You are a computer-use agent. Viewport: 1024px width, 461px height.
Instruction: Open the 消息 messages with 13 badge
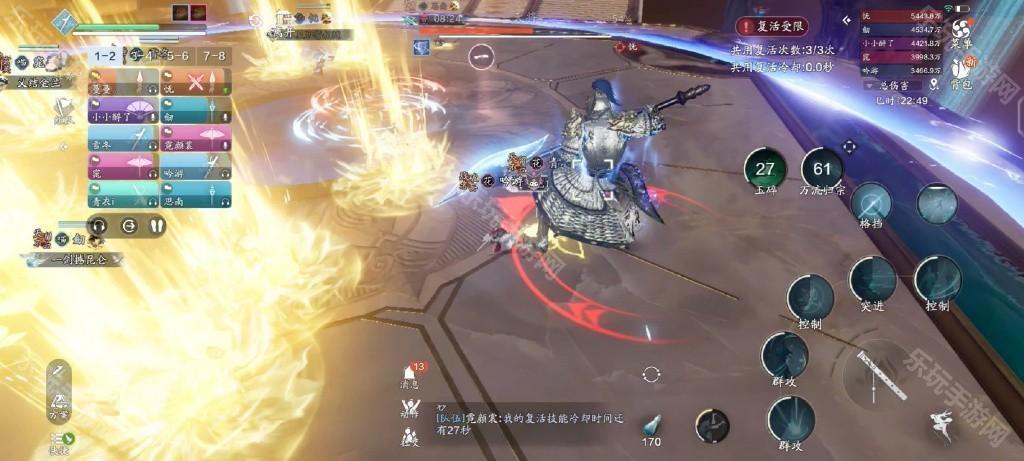(x=410, y=374)
